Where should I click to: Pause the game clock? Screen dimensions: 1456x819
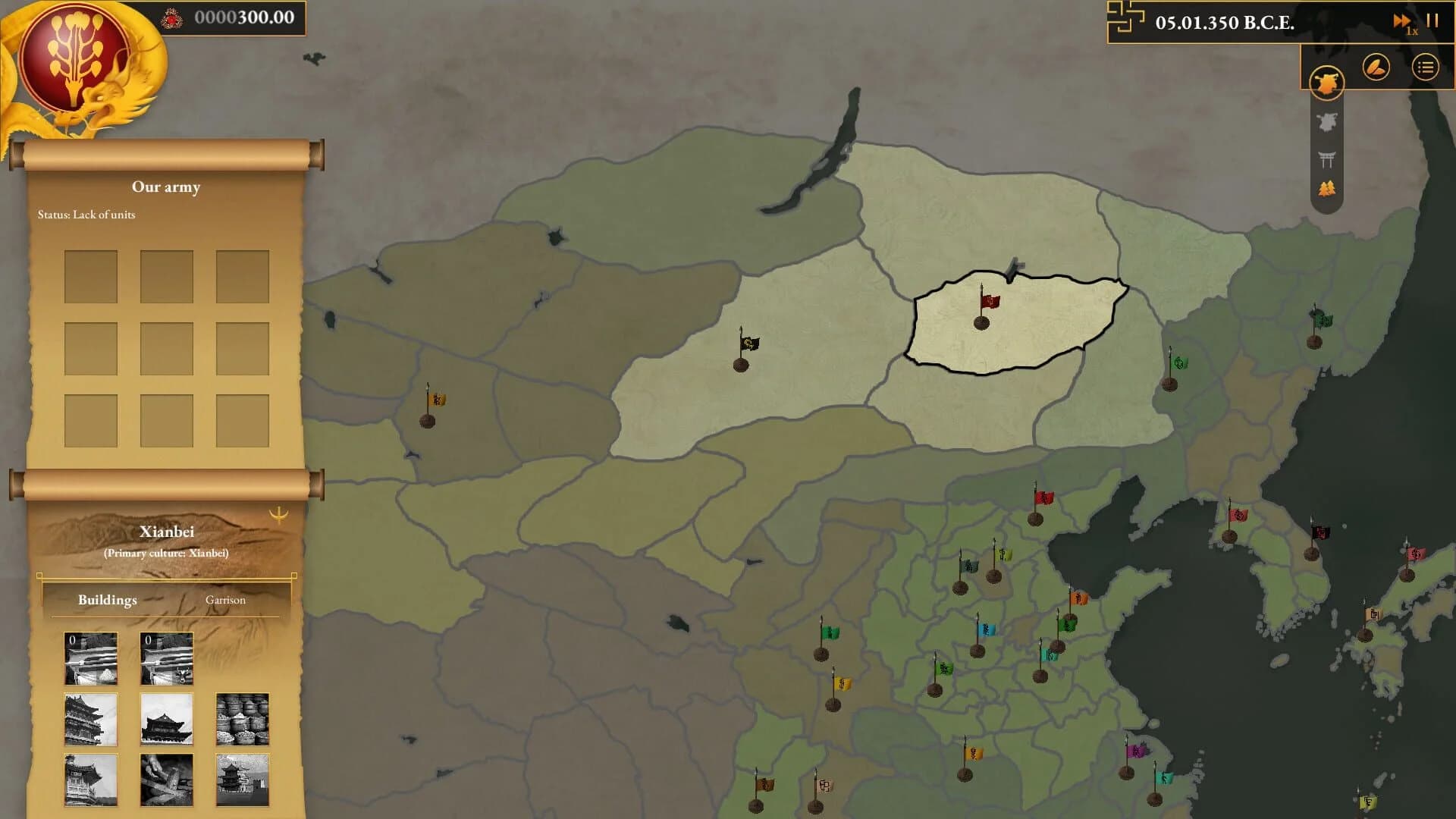pyautogui.click(x=1433, y=21)
